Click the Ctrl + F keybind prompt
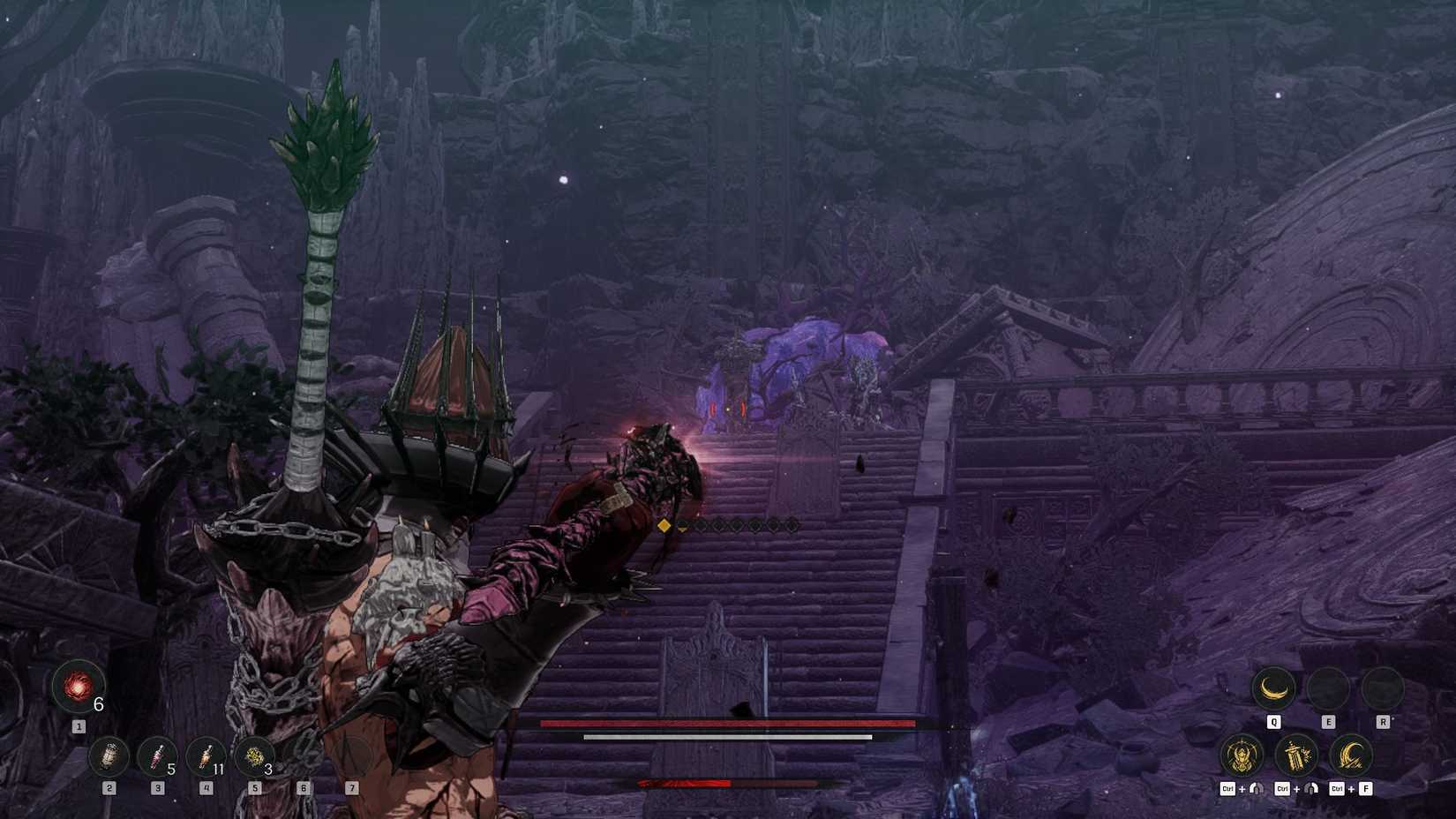This screenshot has width=1456, height=819. click(x=1348, y=789)
